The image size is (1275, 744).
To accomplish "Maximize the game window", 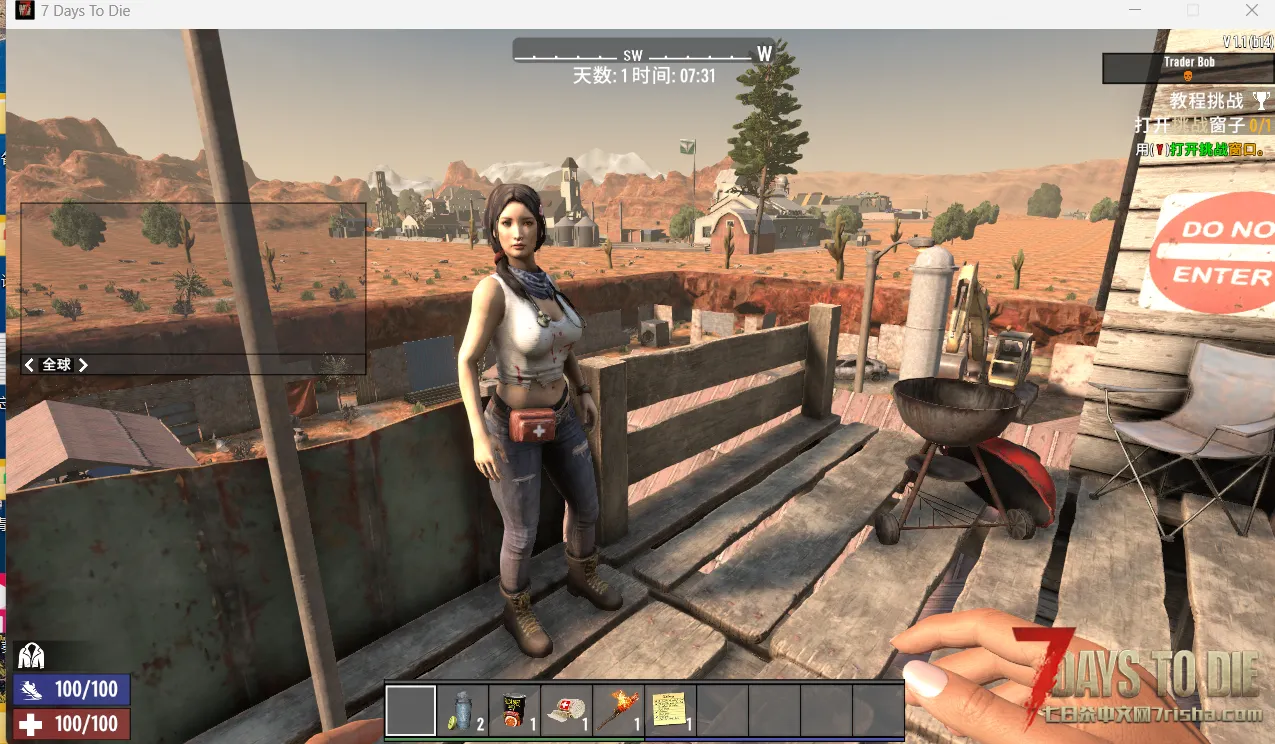I will point(1192,11).
